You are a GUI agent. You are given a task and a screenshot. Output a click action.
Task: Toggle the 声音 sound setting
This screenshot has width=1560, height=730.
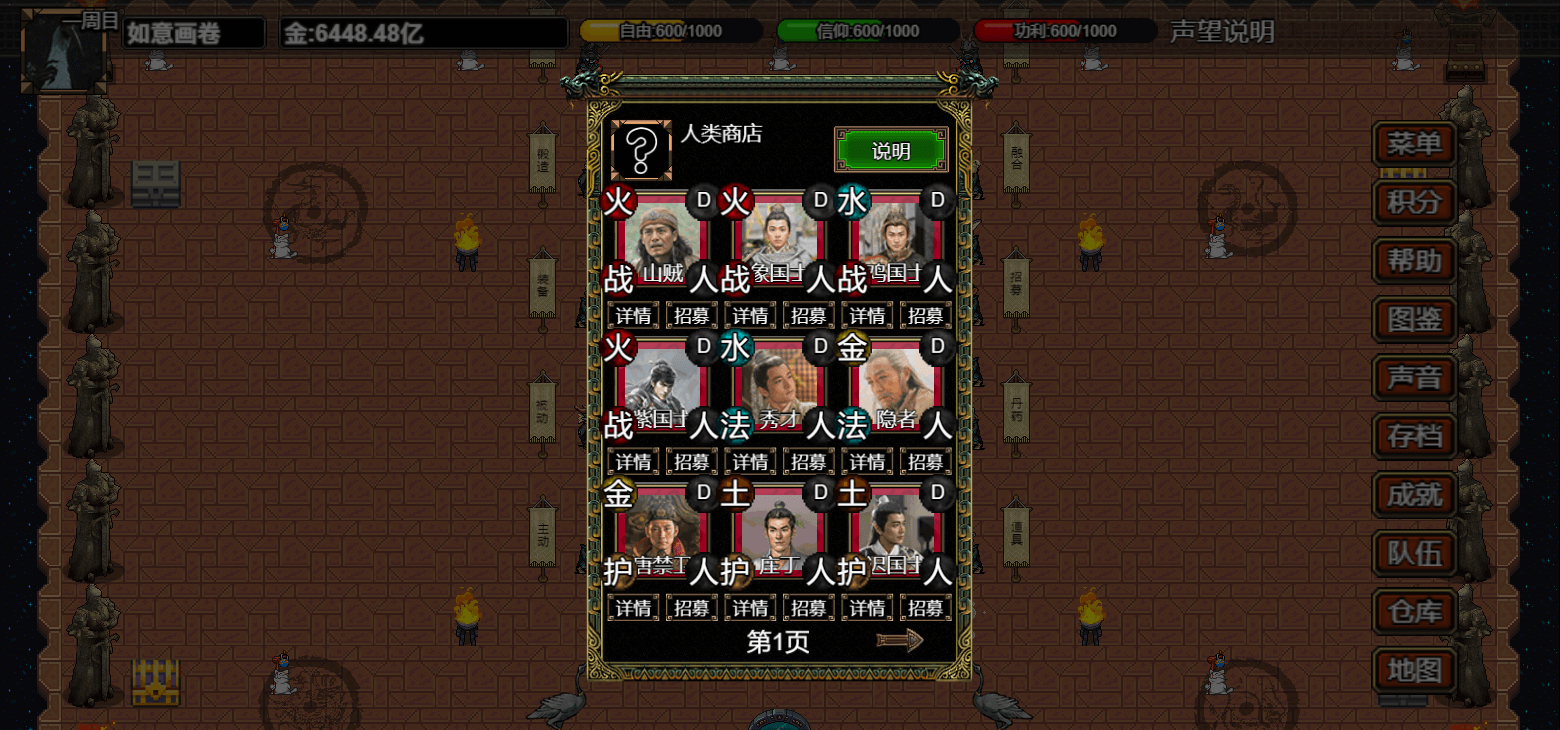(x=1414, y=378)
